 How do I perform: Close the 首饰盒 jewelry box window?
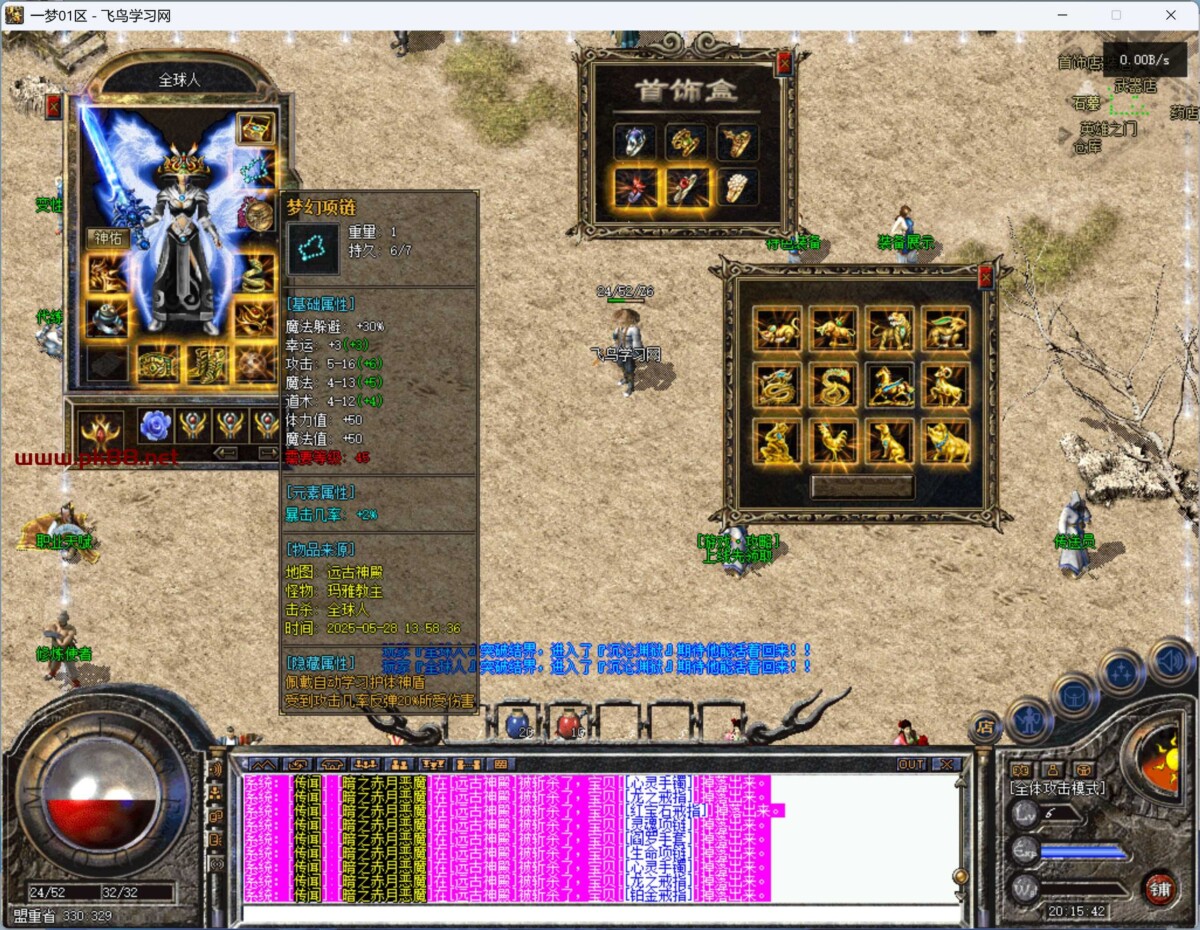click(784, 62)
